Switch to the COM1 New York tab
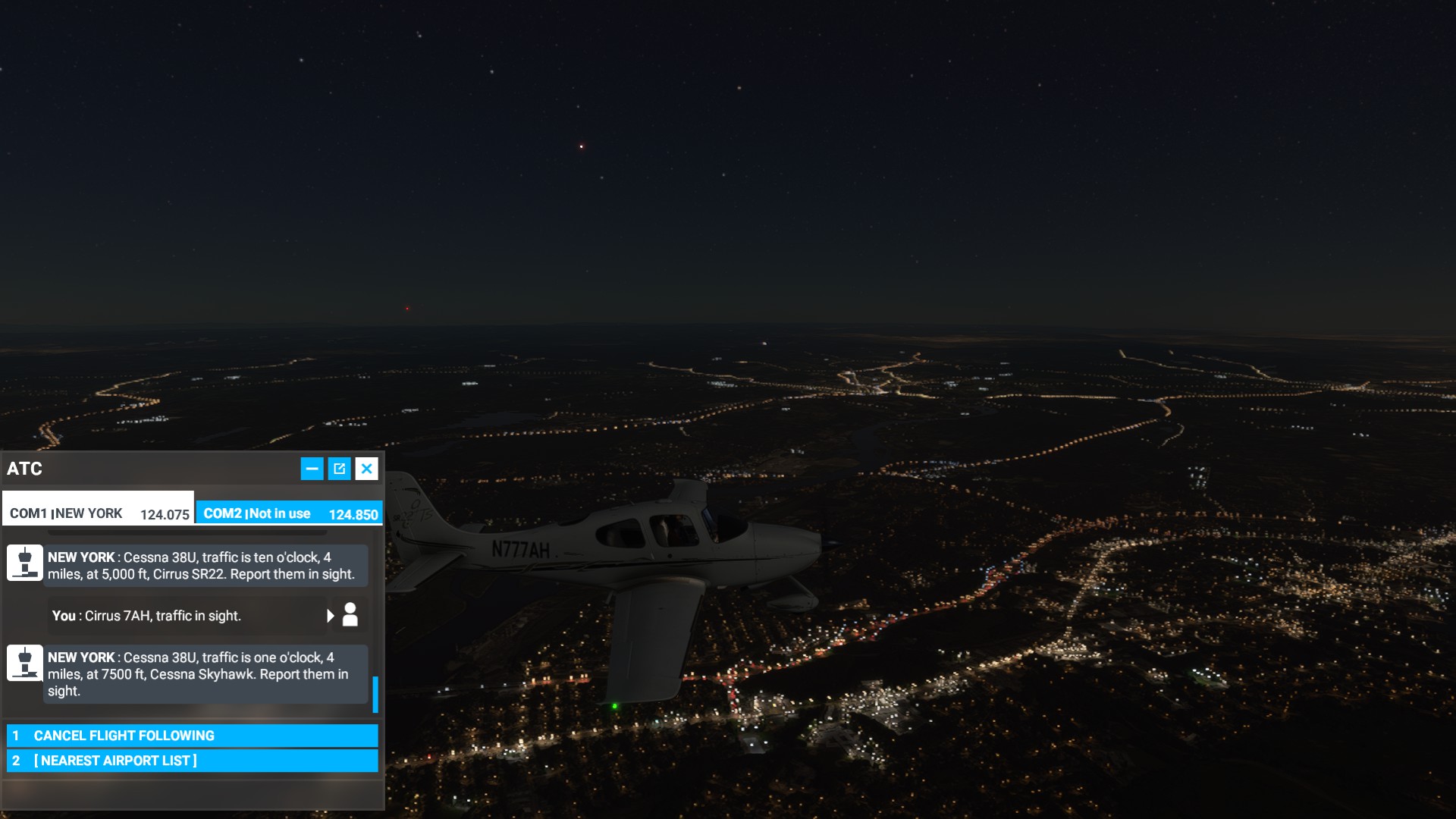1456x819 pixels. (x=99, y=513)
